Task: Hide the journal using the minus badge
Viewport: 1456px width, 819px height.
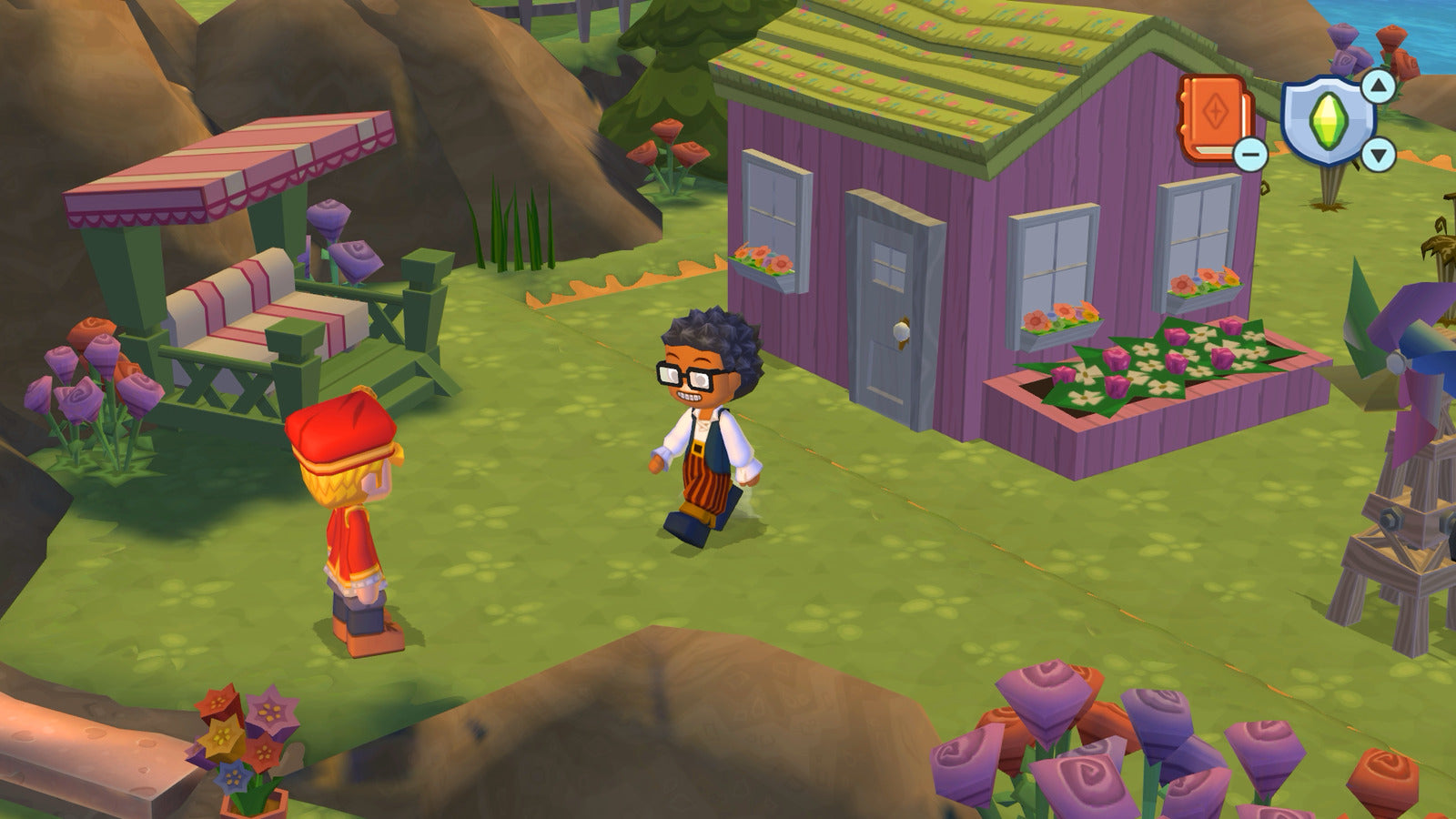Action: [x=1250, y=154]
